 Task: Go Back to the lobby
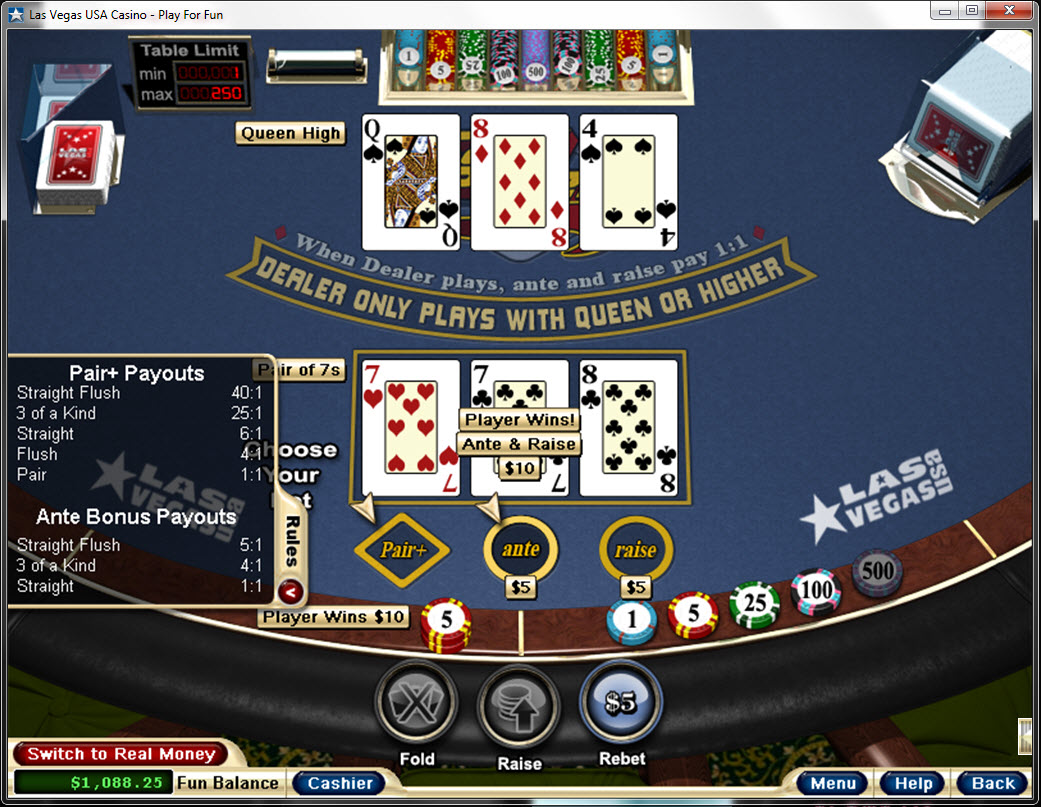pos(992,783)
